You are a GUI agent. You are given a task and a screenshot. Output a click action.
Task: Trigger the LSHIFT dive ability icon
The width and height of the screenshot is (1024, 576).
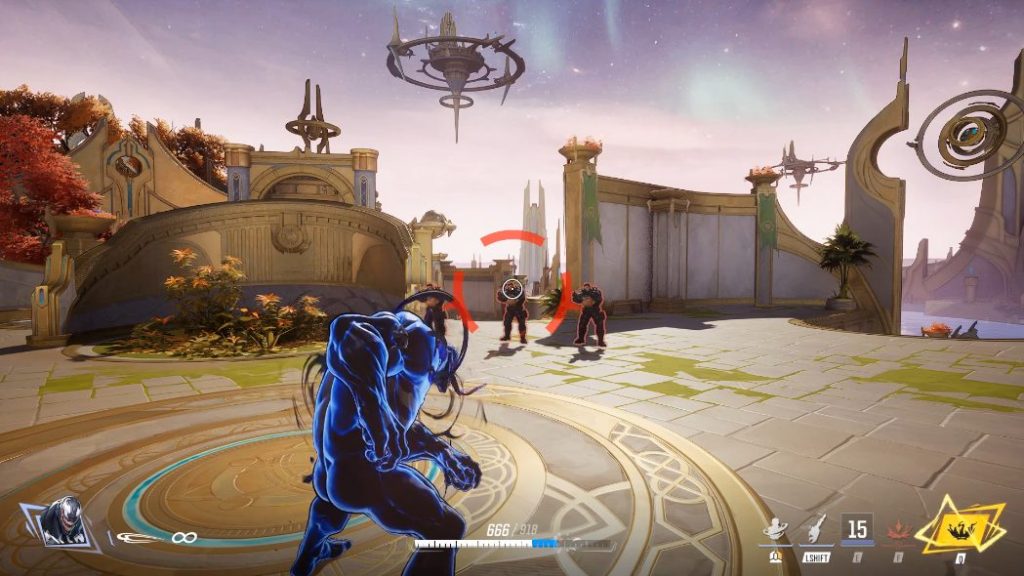coord(816,528)
